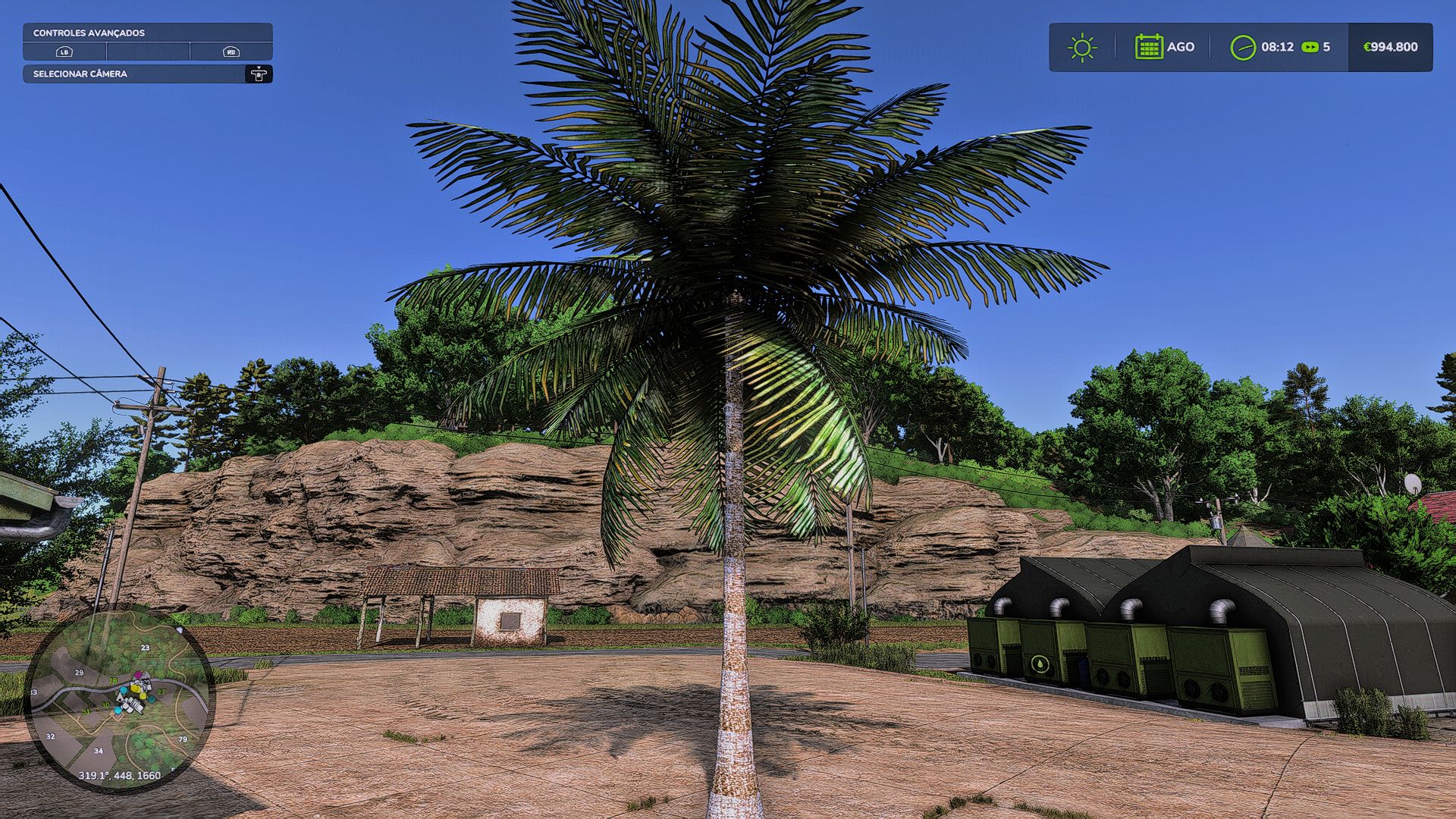
Task: Click the small arrow above the R-stick icon
Action: click(x=260, y=67)
